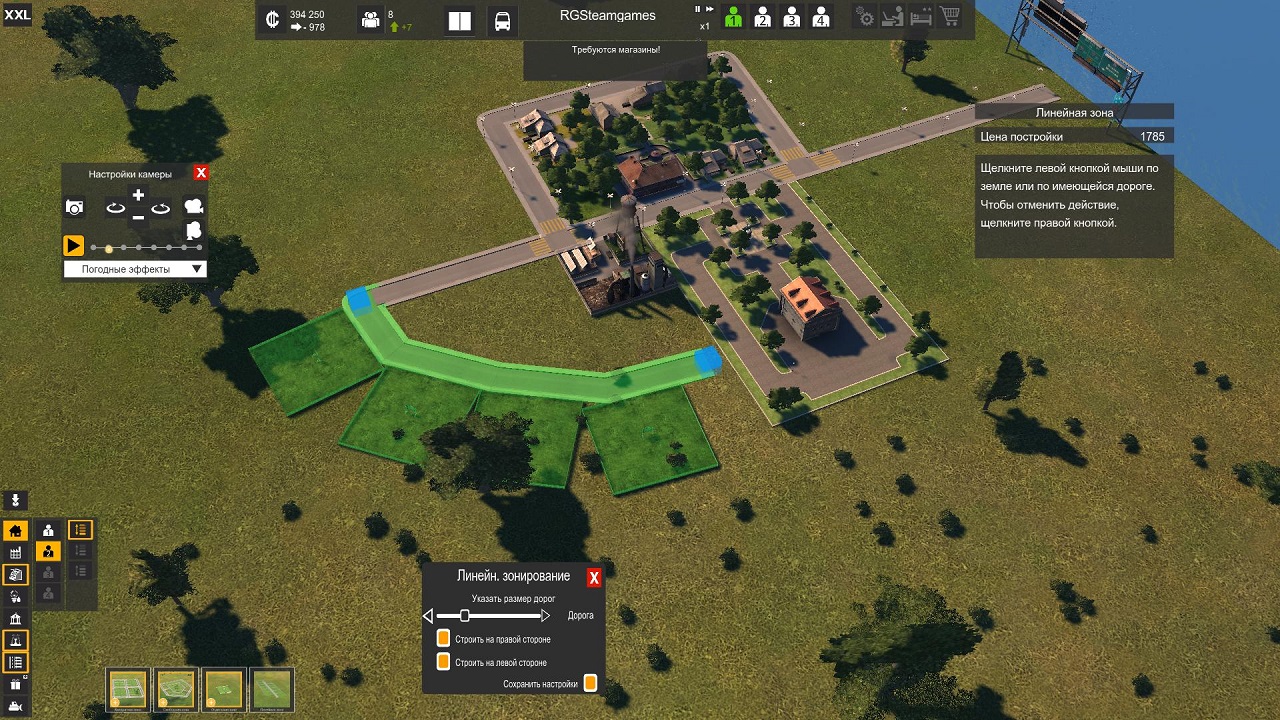Toggle Строить на левой стороне checkbox
This screenshot has width=1280, height=720.
(x=443, y=662)
